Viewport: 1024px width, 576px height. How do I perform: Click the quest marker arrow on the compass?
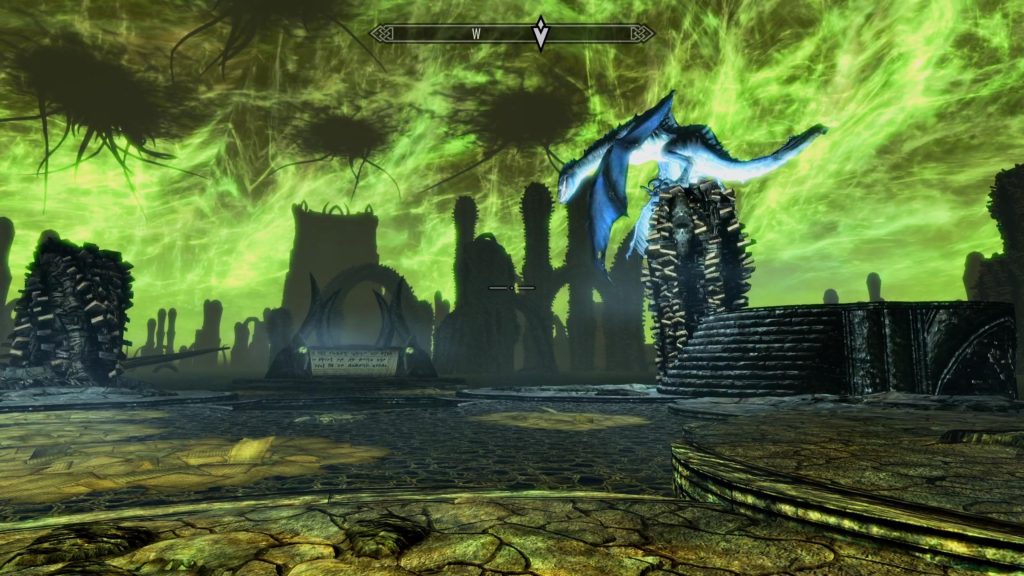pos(540,33)
